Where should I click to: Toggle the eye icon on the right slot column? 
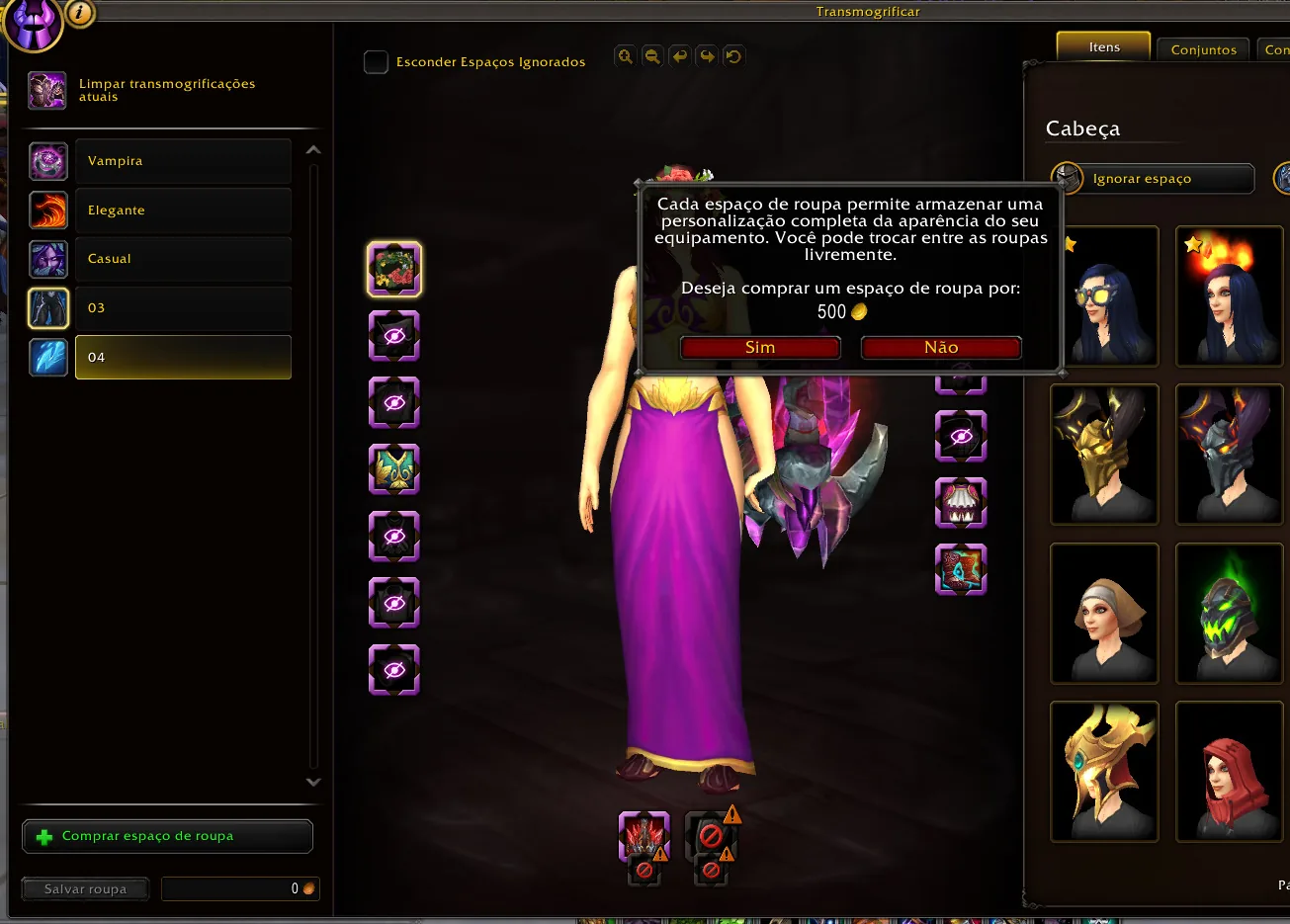[961, 437]
